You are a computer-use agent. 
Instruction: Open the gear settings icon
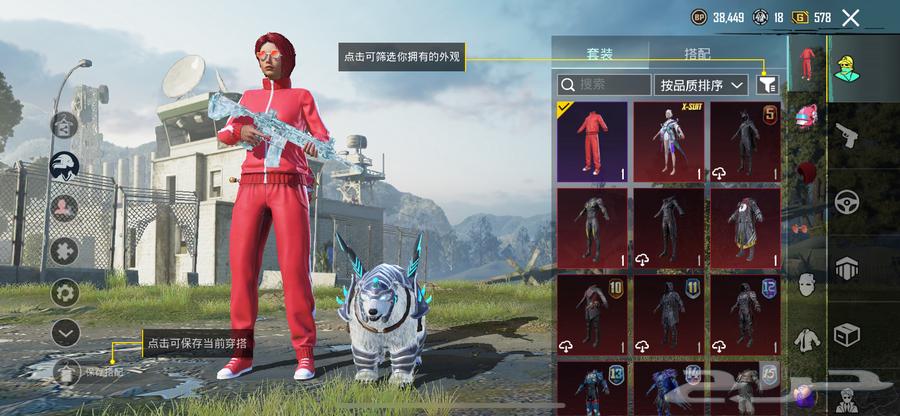point(66,293)
